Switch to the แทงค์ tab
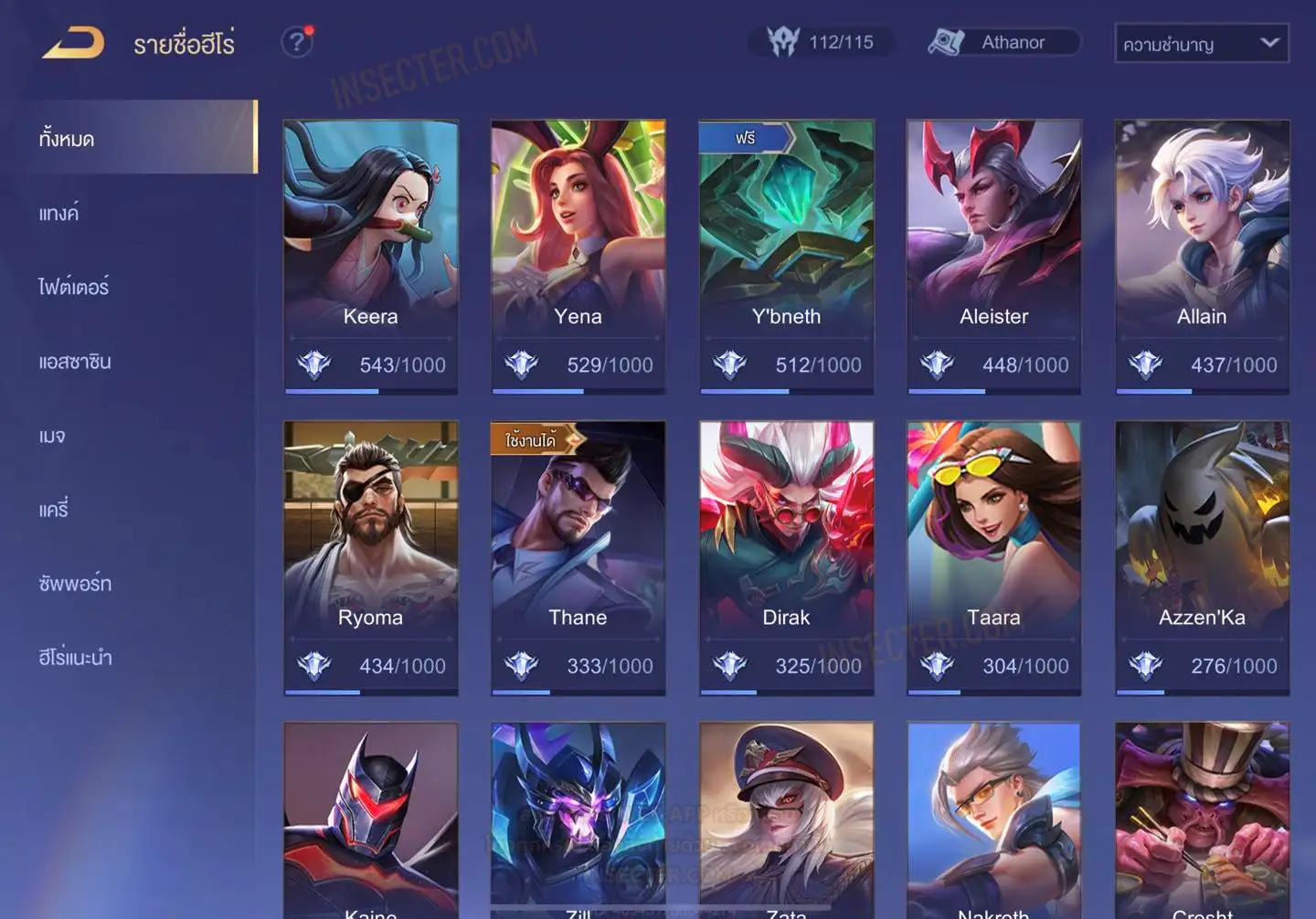 tap(59, 213)
